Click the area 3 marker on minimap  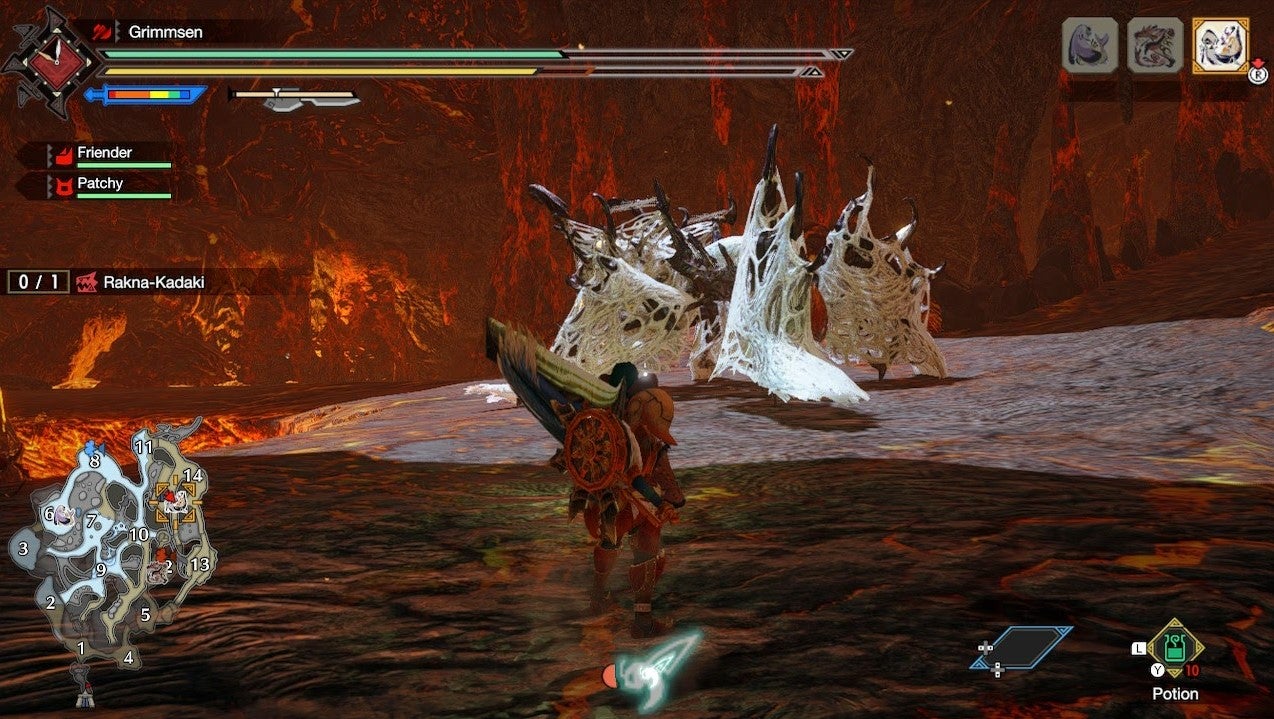click(x=23, y=548)
